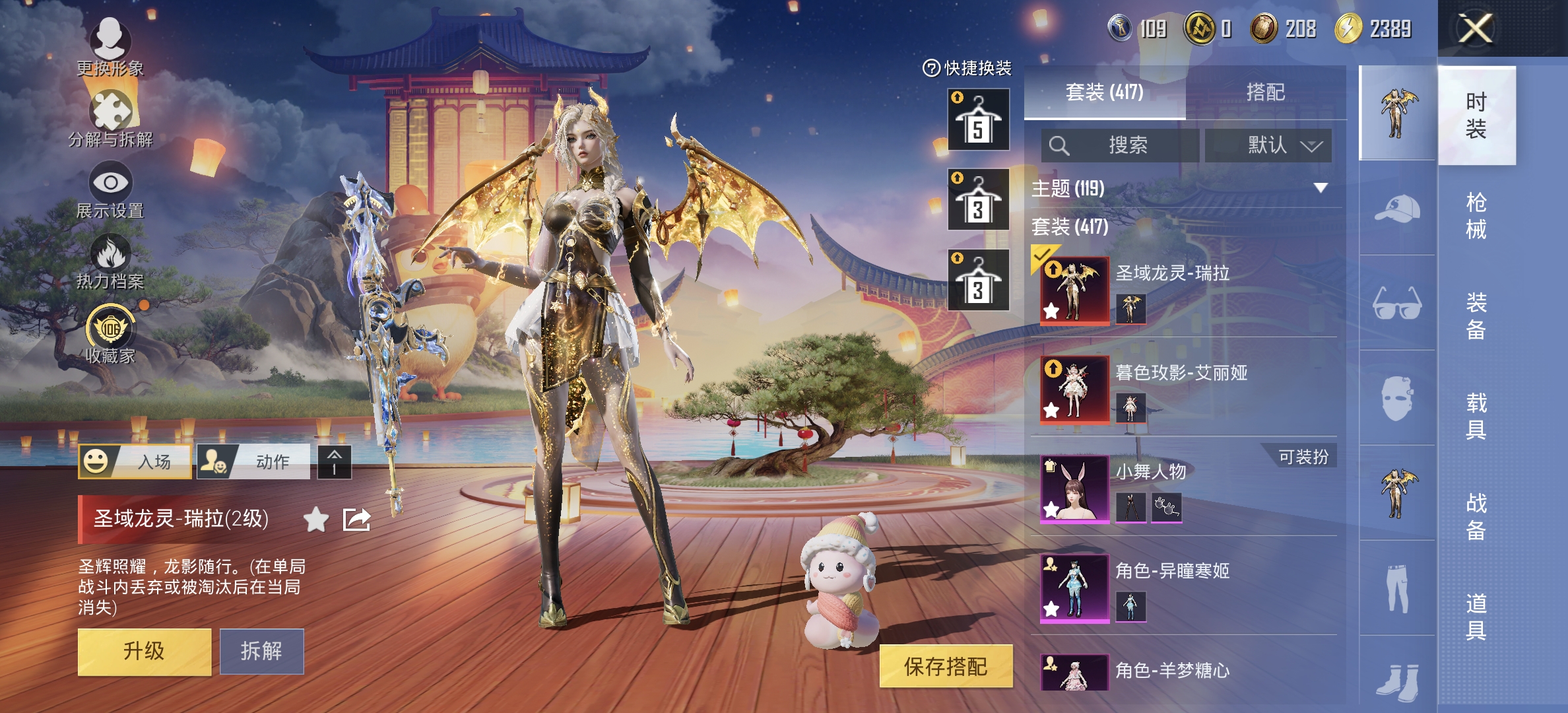Open the 搜索 search field
The height and width of the screenshot is (713, 1568).
point(1120,145)
